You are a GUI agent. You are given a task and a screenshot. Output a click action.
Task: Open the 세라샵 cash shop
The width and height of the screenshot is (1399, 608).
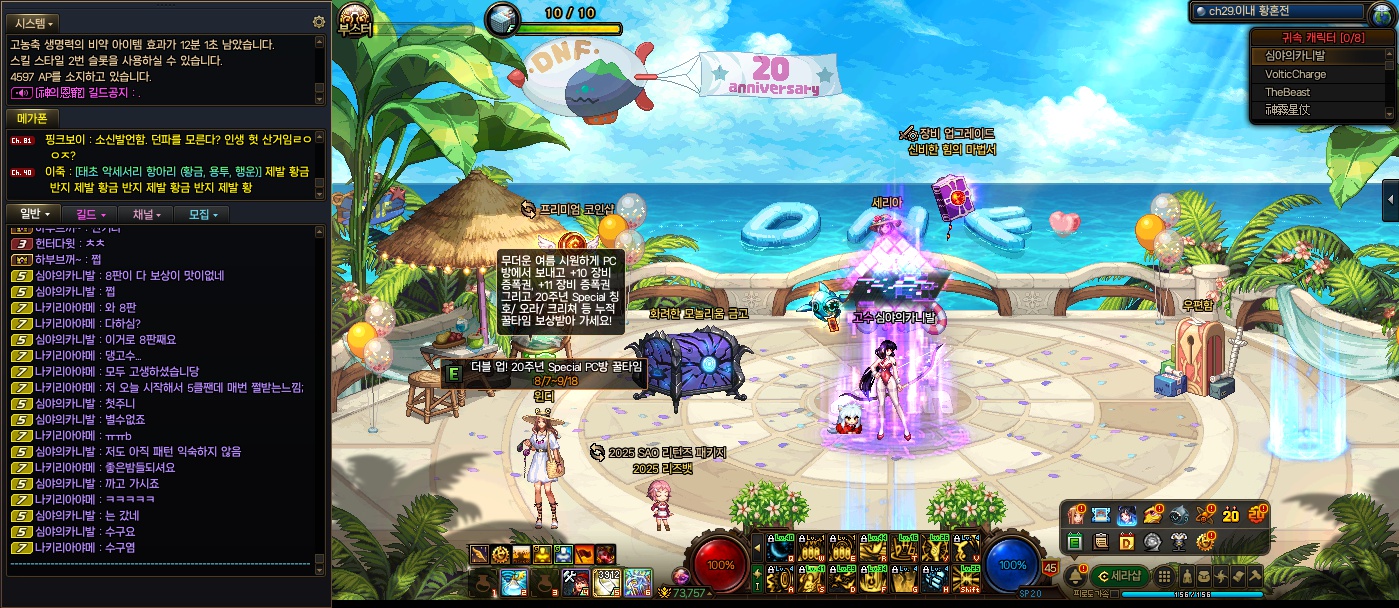[x=1118, y=576]
